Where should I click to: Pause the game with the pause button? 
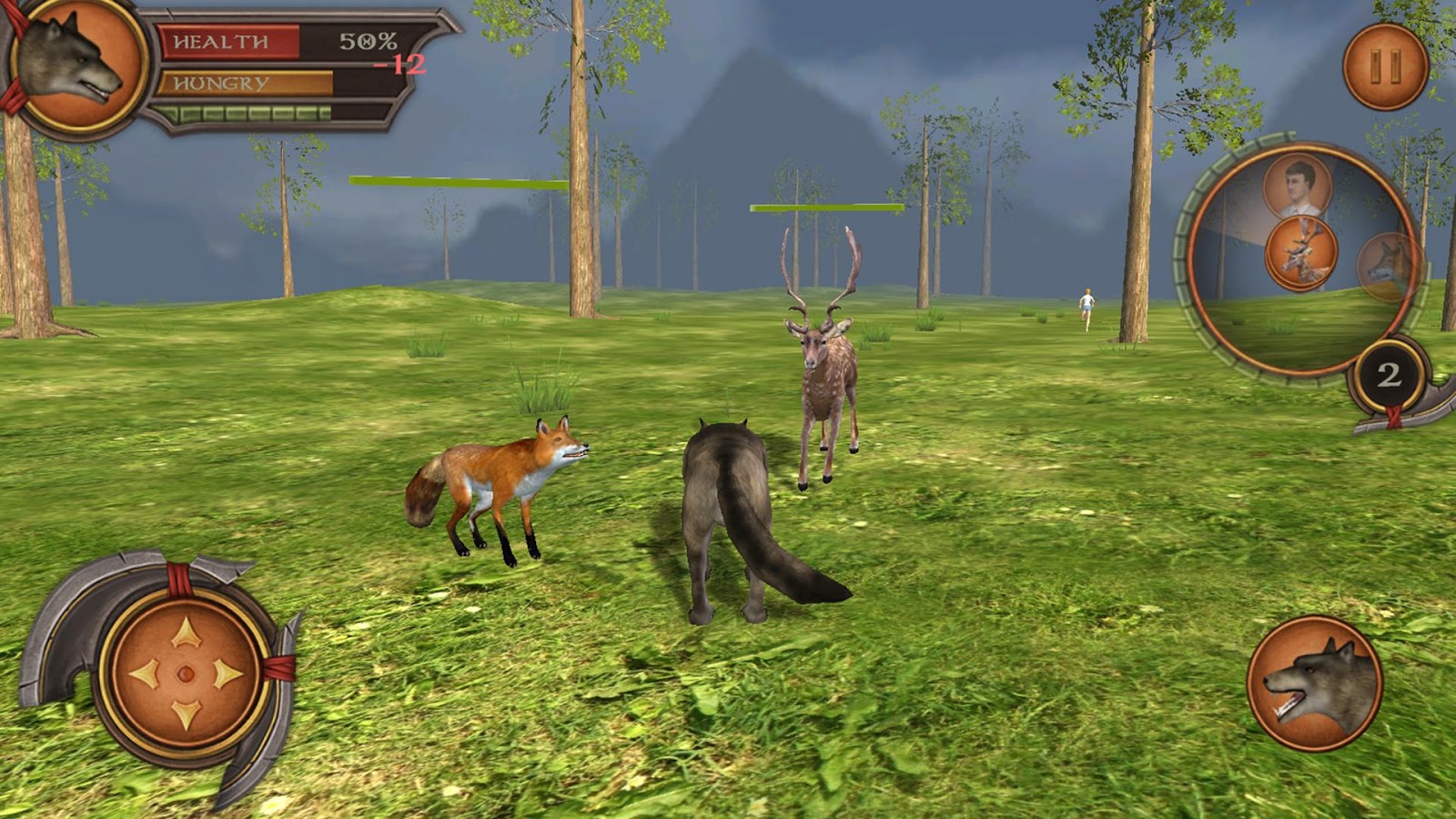click(x=1385, y=66)
